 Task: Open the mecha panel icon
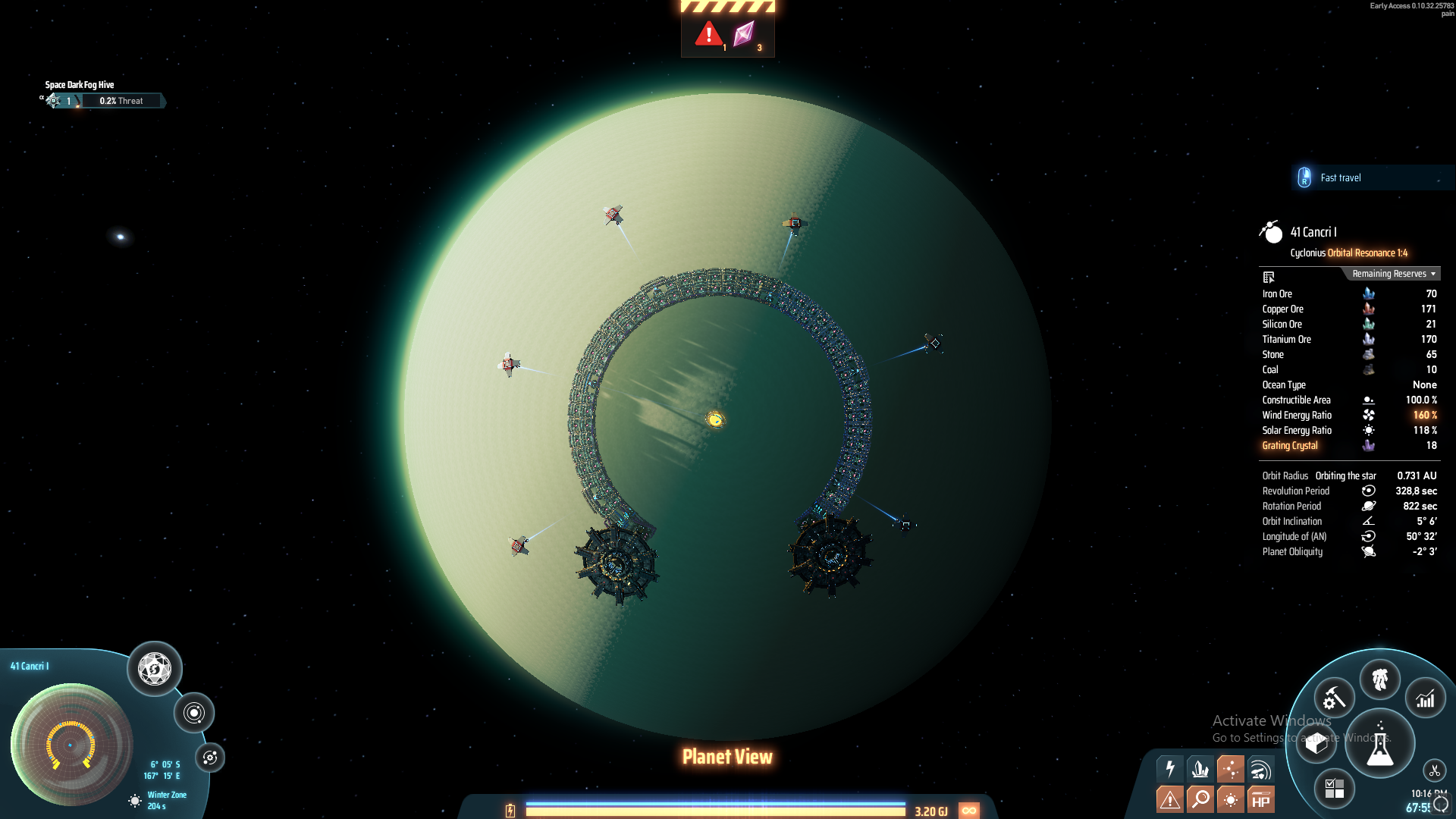pyautogui.click(x=1379, y=679)
